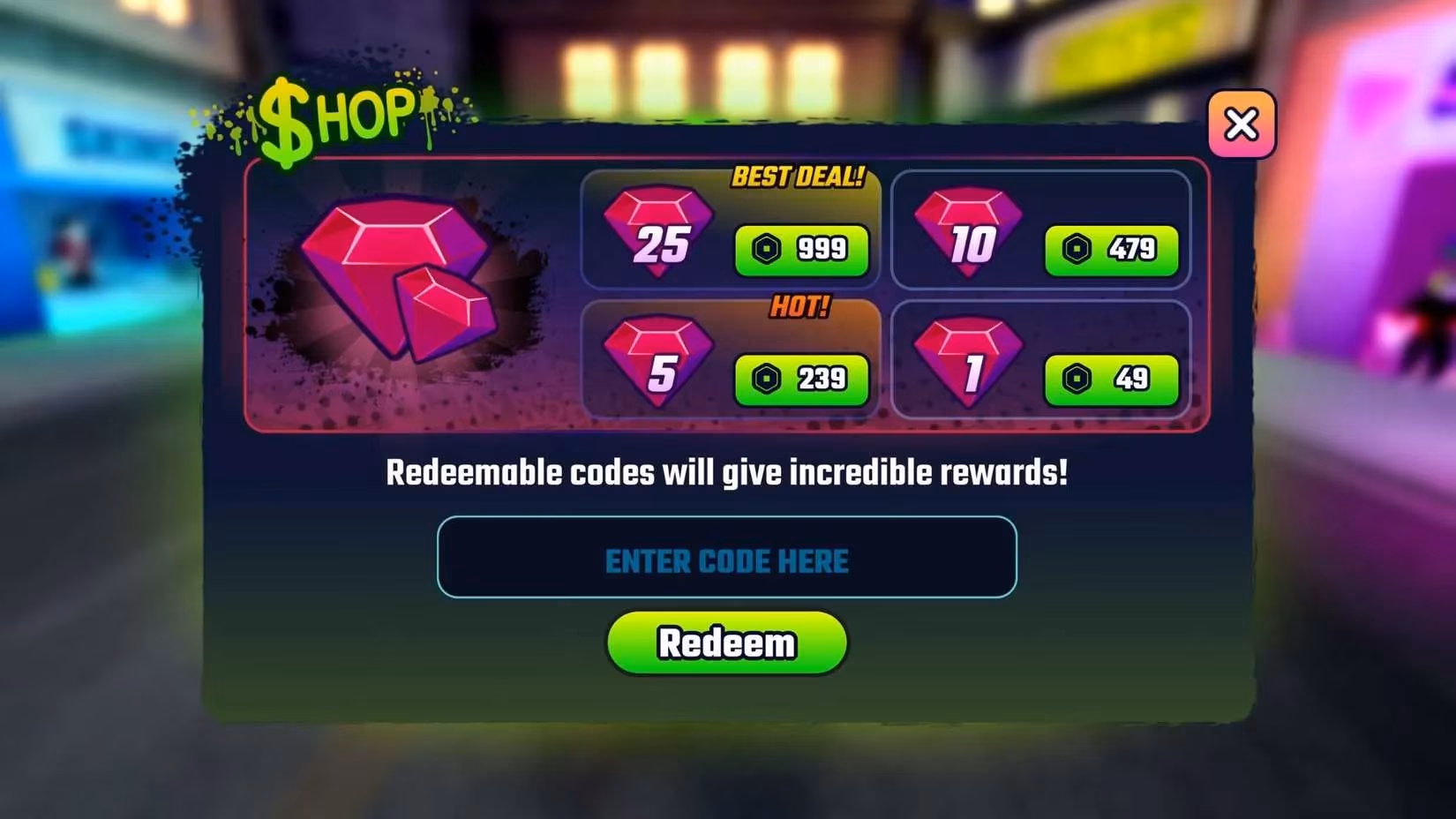Buy 10 gems for 479 Robux

tap(1111, 251)
